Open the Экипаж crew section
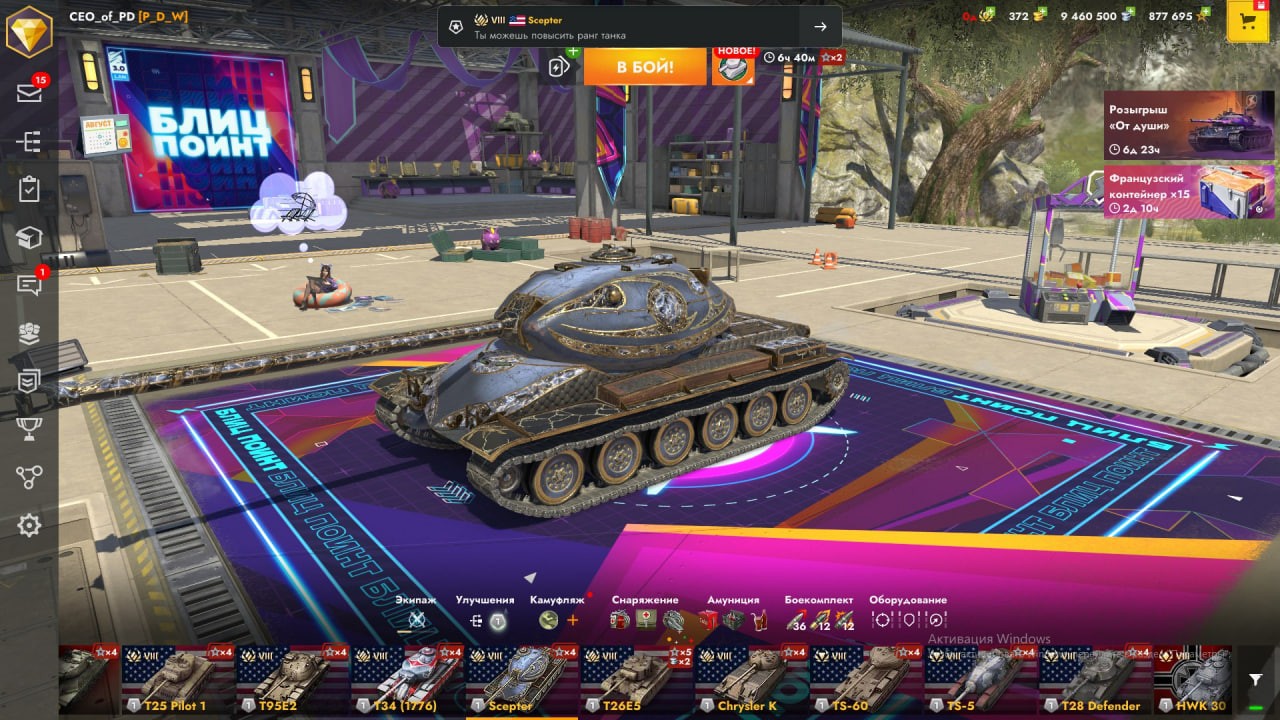The width and height of the screenshot is (1280, 720). tap(416, 620)
